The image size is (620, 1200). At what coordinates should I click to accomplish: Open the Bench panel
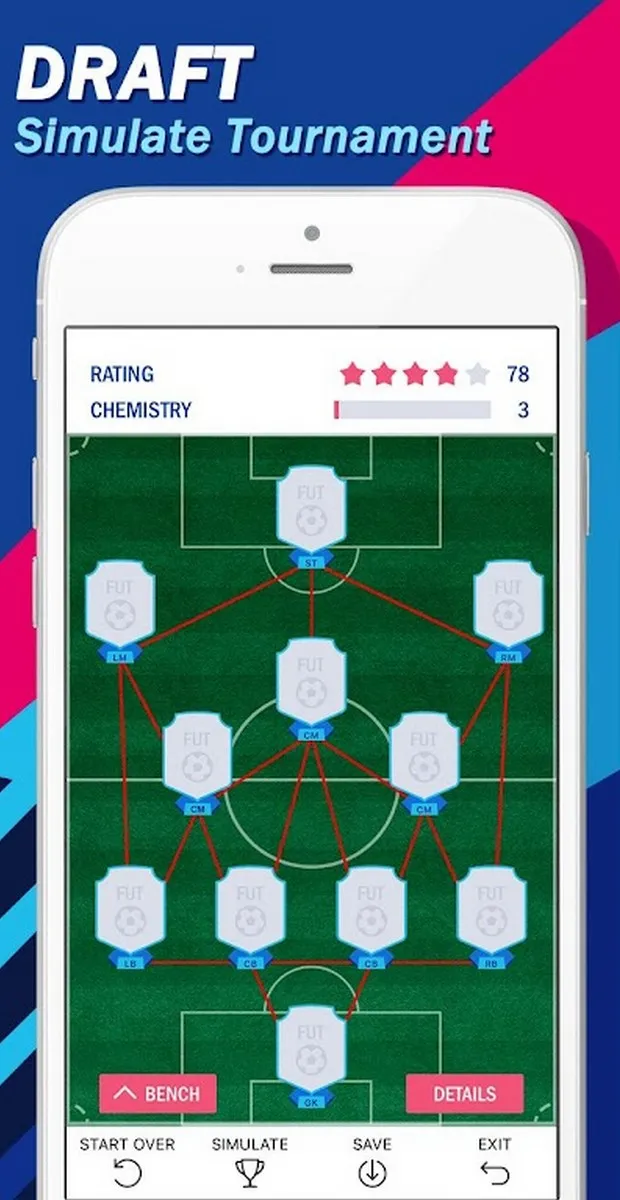point(158,1093)
